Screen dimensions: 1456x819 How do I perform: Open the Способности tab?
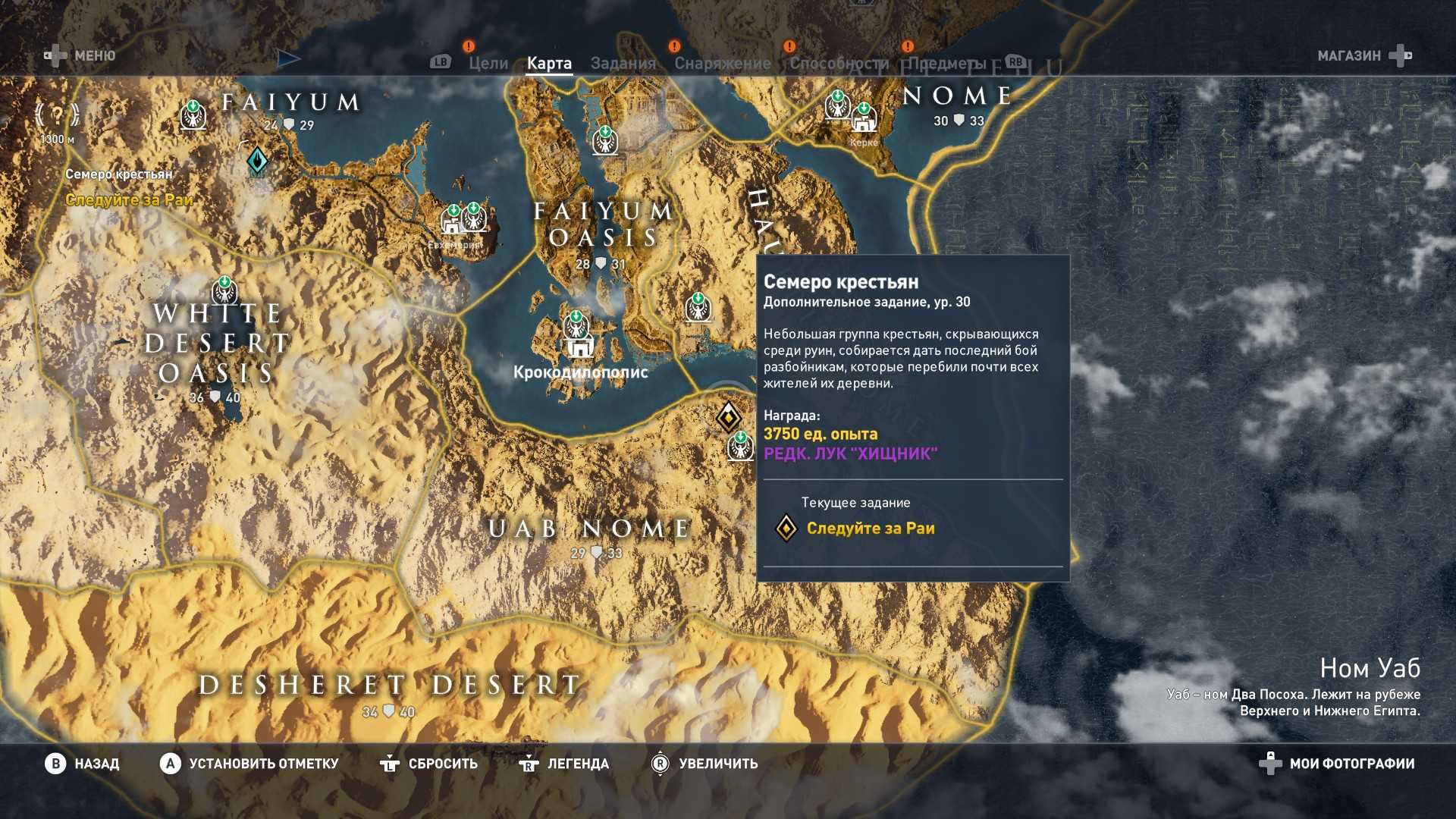pos(839,64)
